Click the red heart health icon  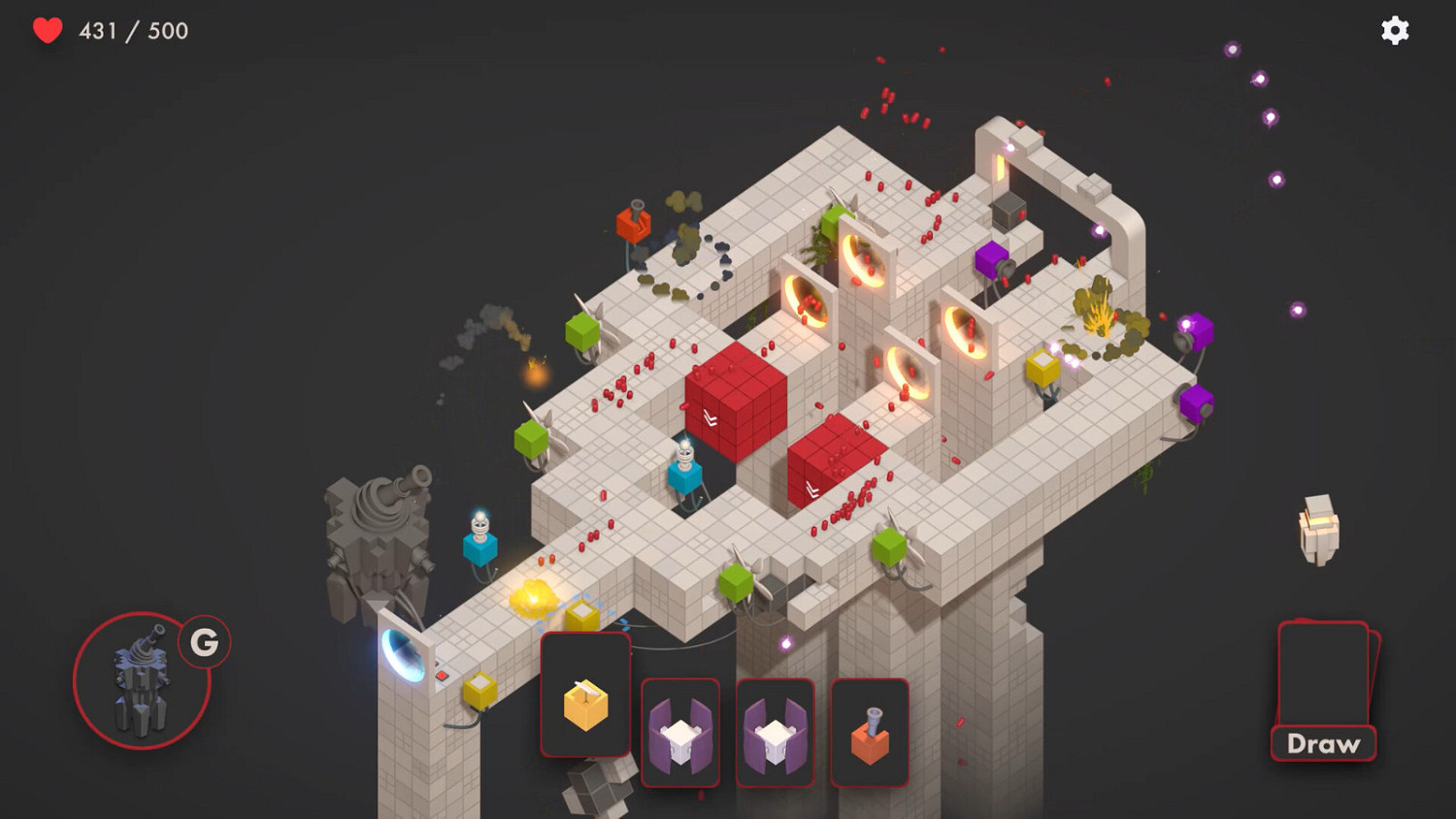tap(47, 29)
